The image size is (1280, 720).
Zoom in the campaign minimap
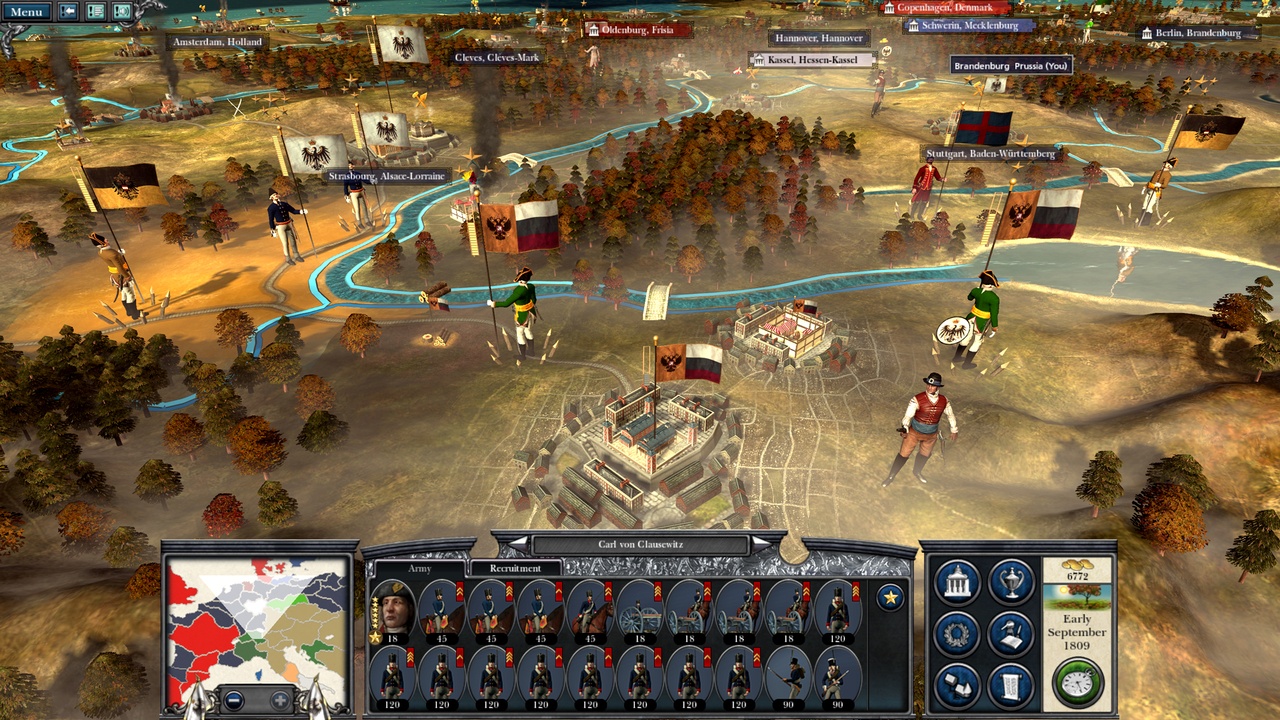[x=280, y=700]
